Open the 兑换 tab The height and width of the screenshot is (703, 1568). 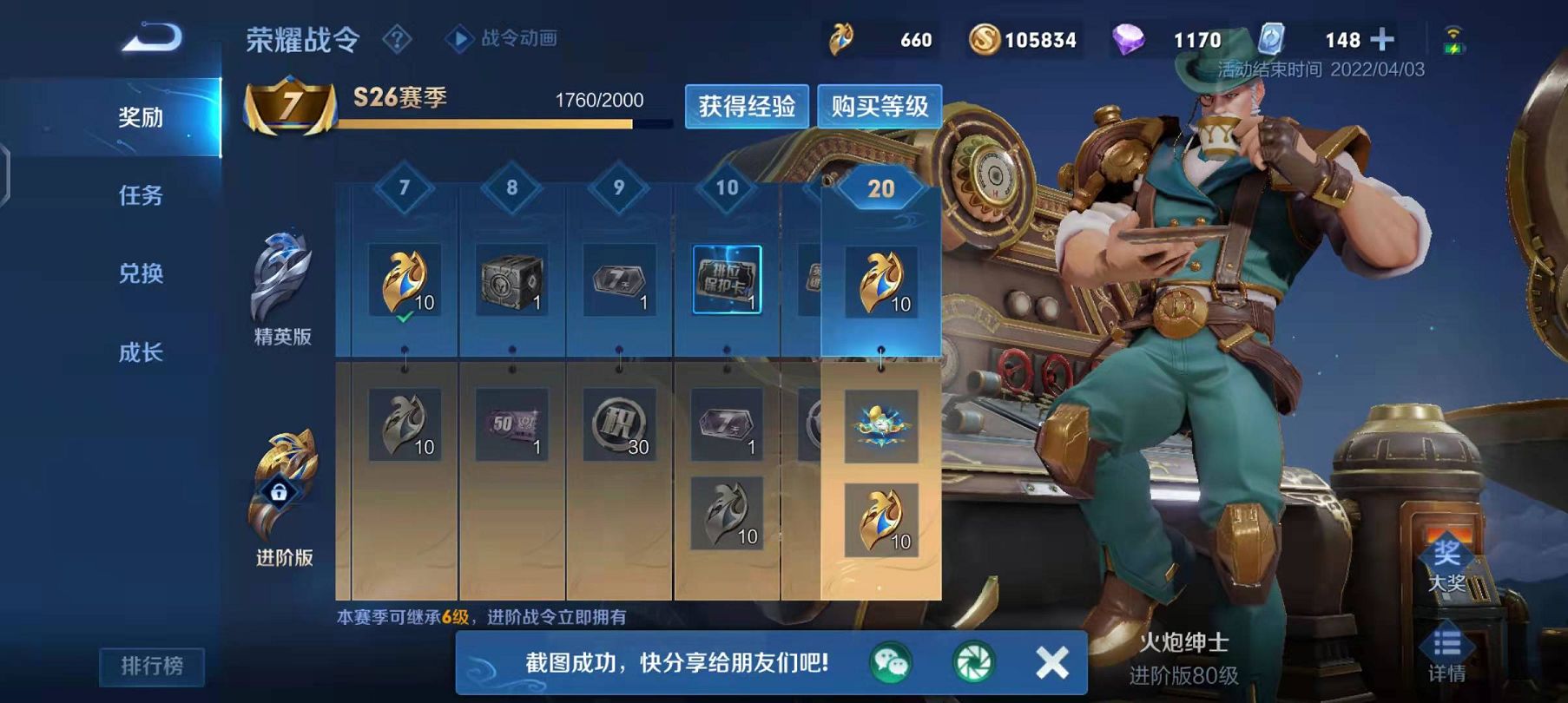142,273
